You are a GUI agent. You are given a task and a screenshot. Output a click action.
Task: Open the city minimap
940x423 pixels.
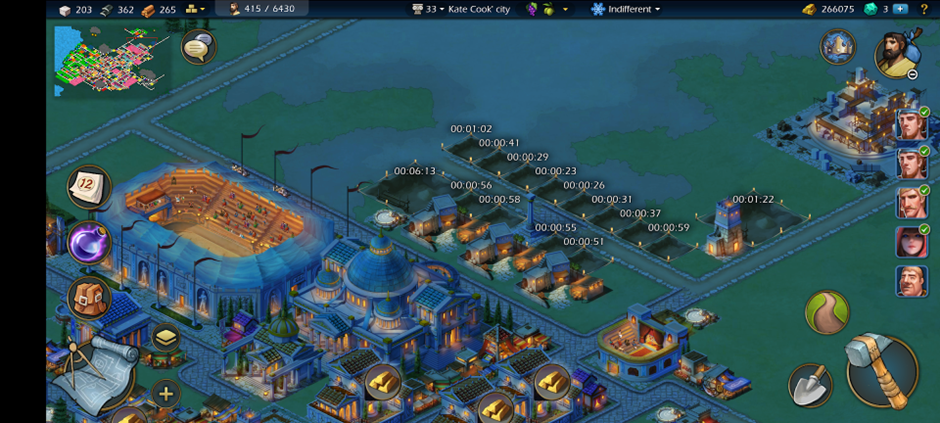coord(110,60)
